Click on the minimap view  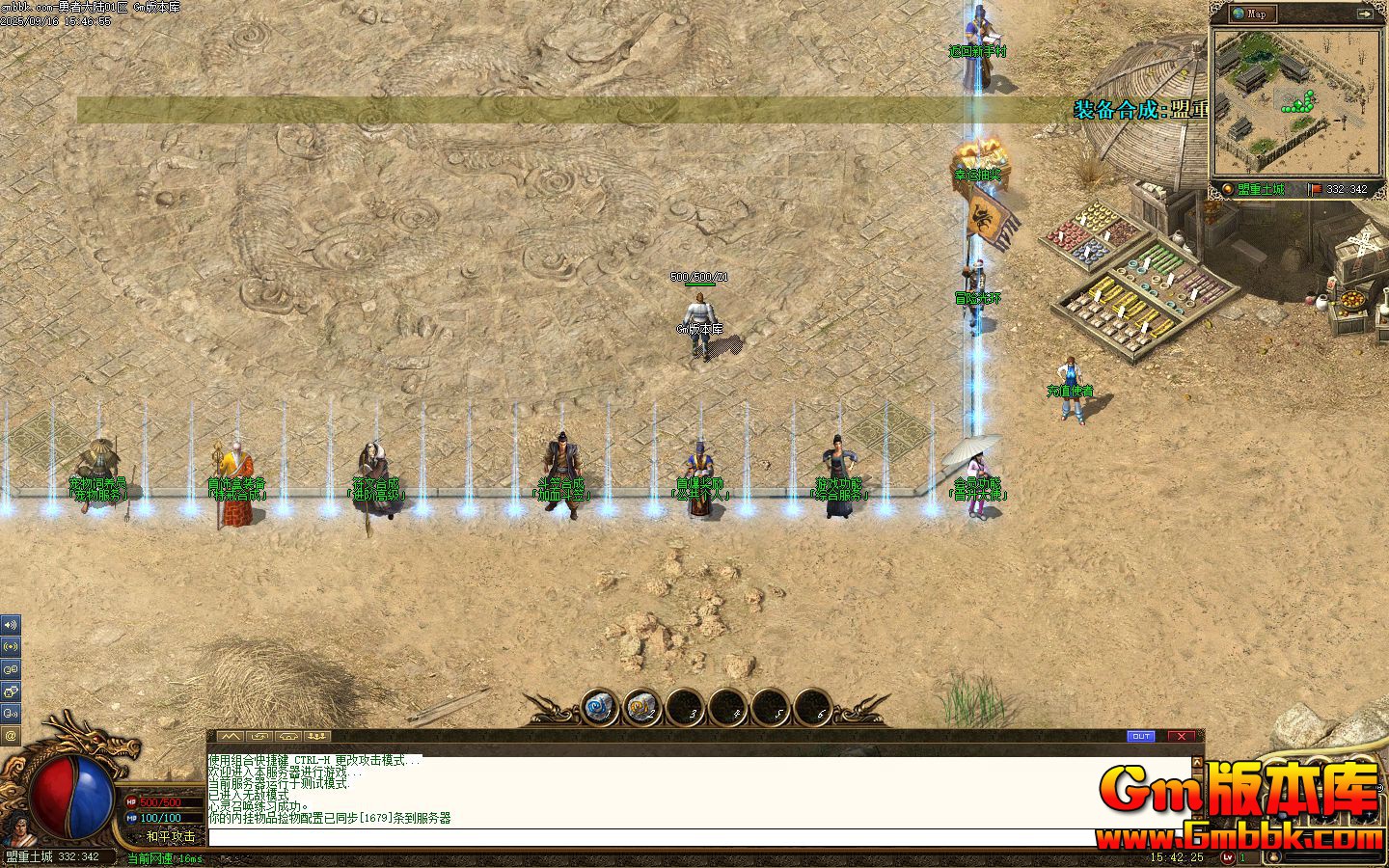(x=1296, y=101)
